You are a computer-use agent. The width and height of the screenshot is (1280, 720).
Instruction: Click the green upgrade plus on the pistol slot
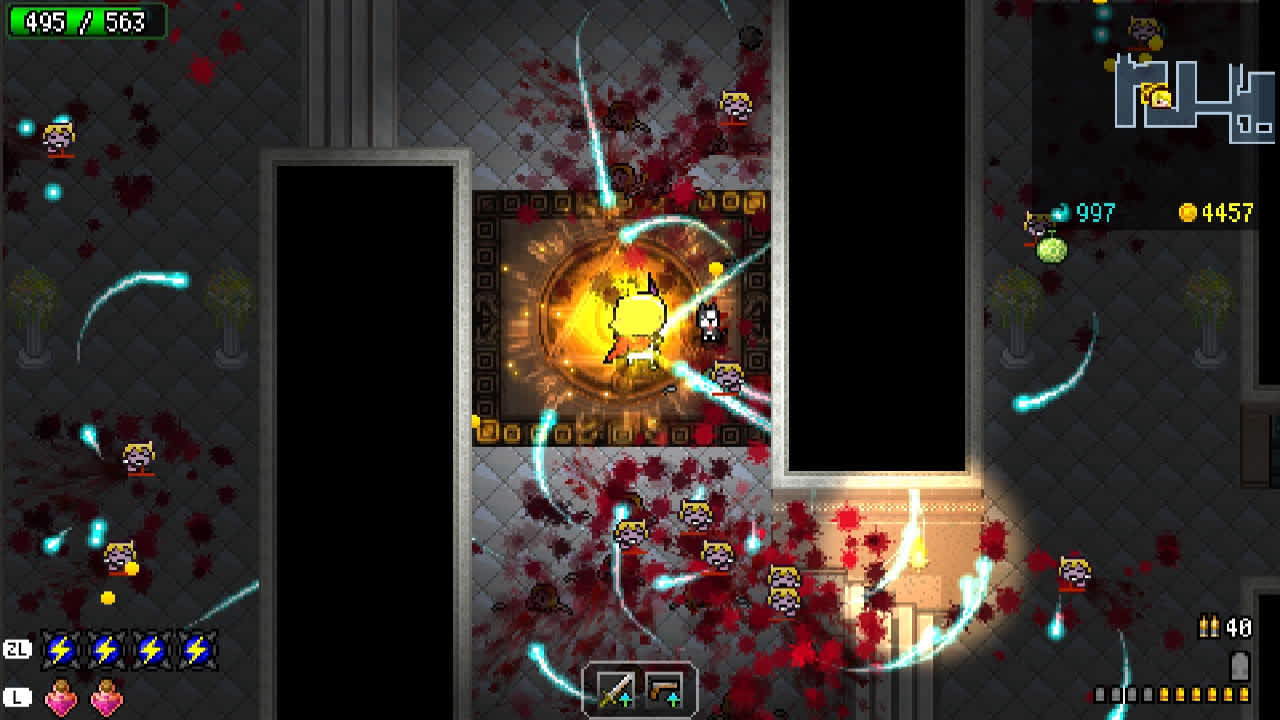click(x=673, y=699)
